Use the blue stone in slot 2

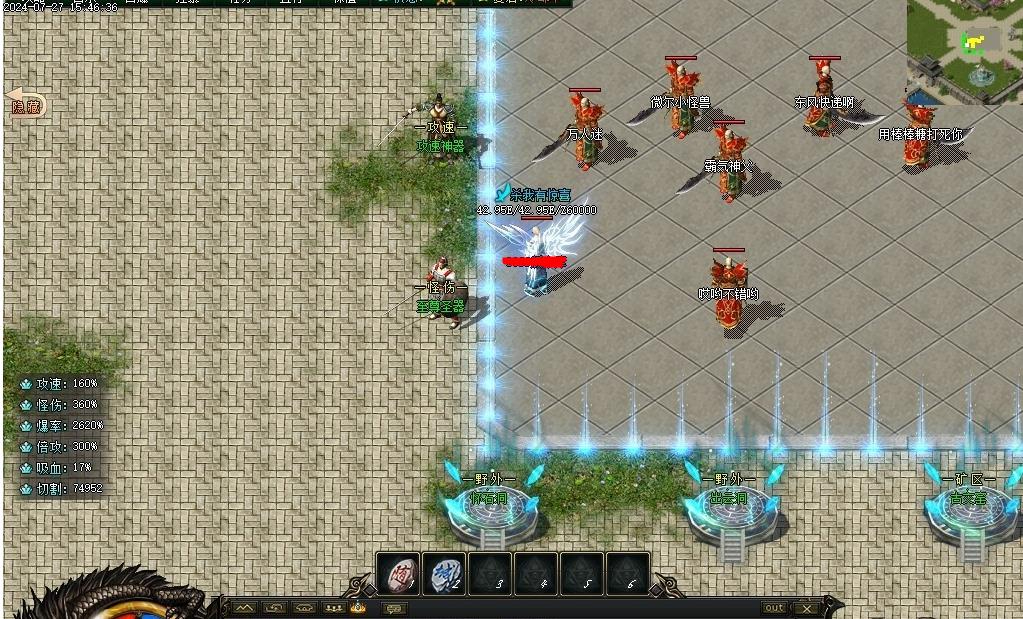(444, 575)
